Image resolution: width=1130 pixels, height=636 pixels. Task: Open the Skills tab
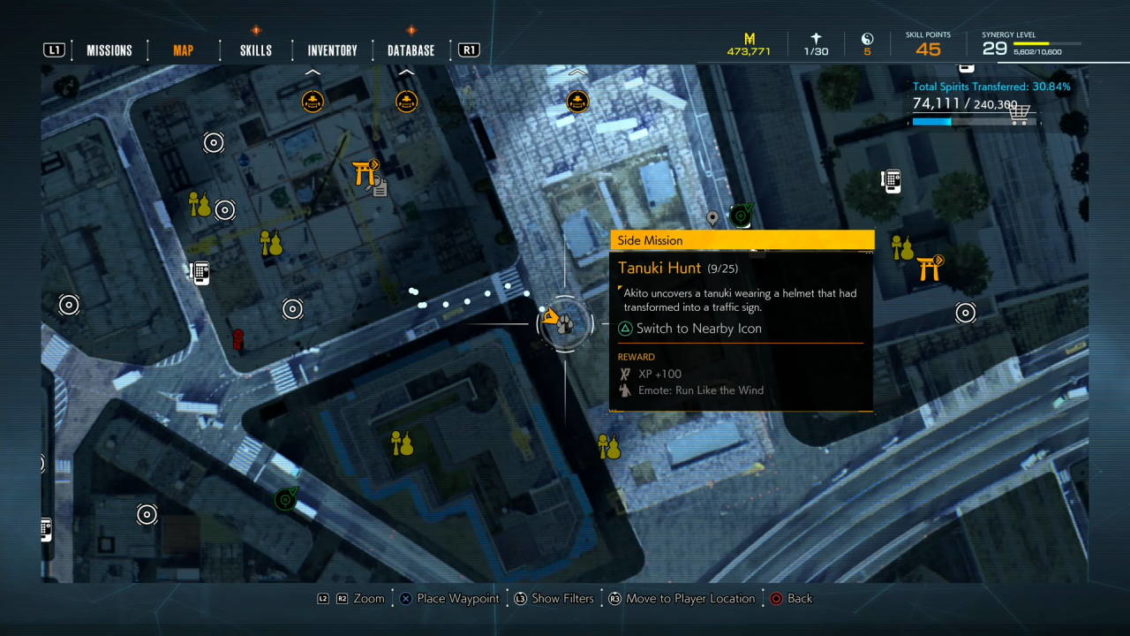[256, 50]
